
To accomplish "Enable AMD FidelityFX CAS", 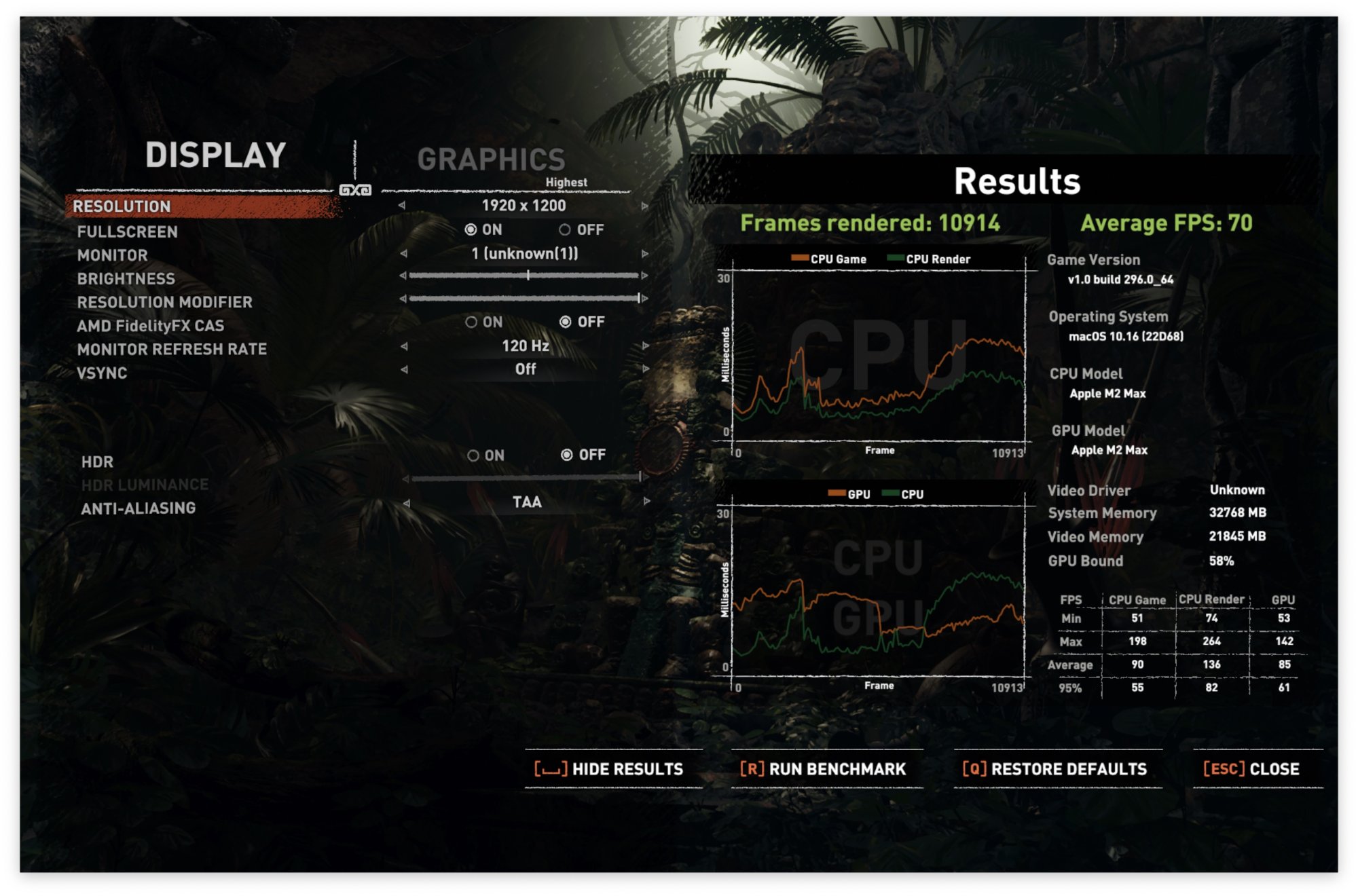I will (471, 322).
